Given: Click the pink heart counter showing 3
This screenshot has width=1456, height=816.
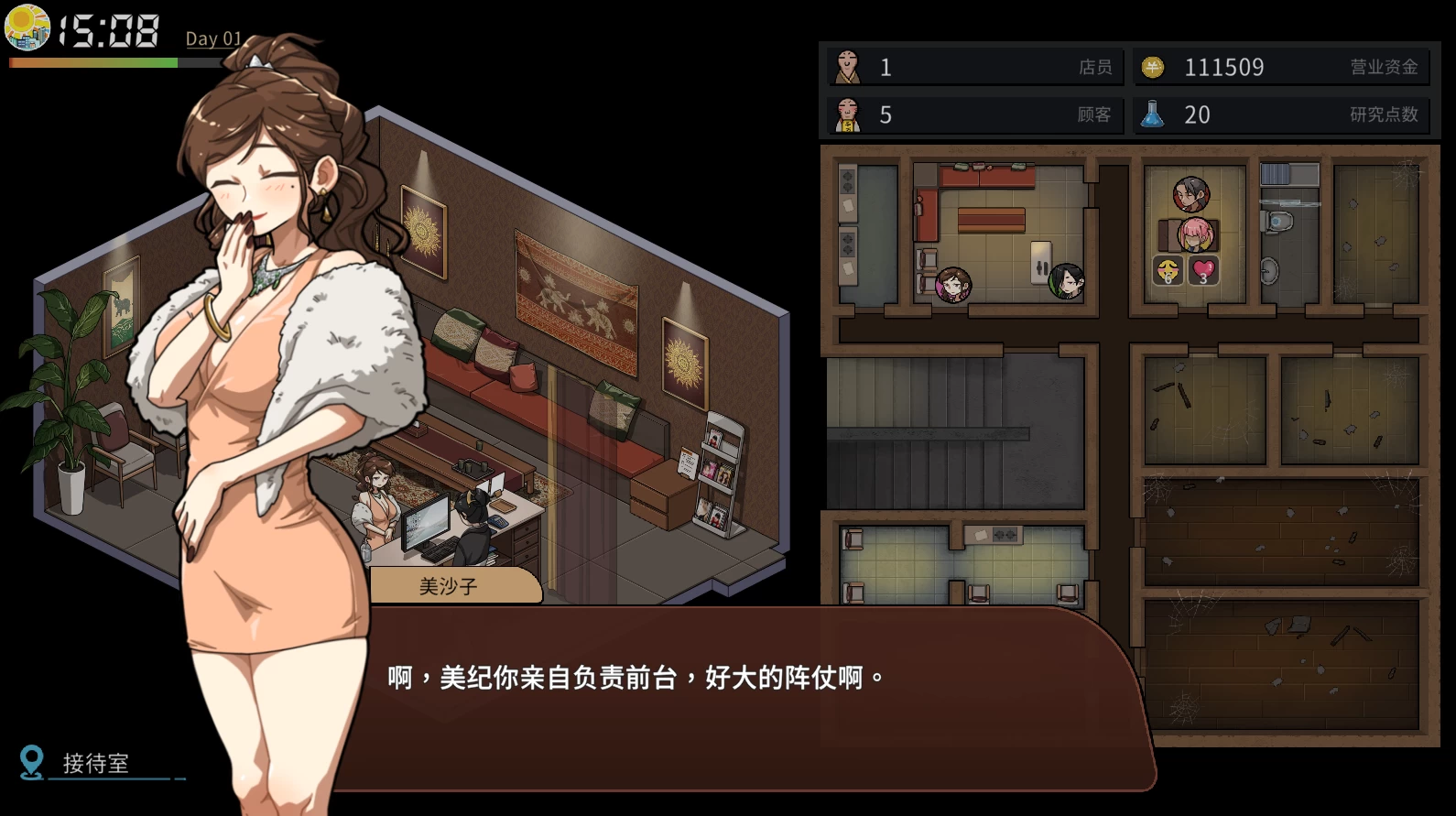Looking at the screenshot, I should point(1202,270).
